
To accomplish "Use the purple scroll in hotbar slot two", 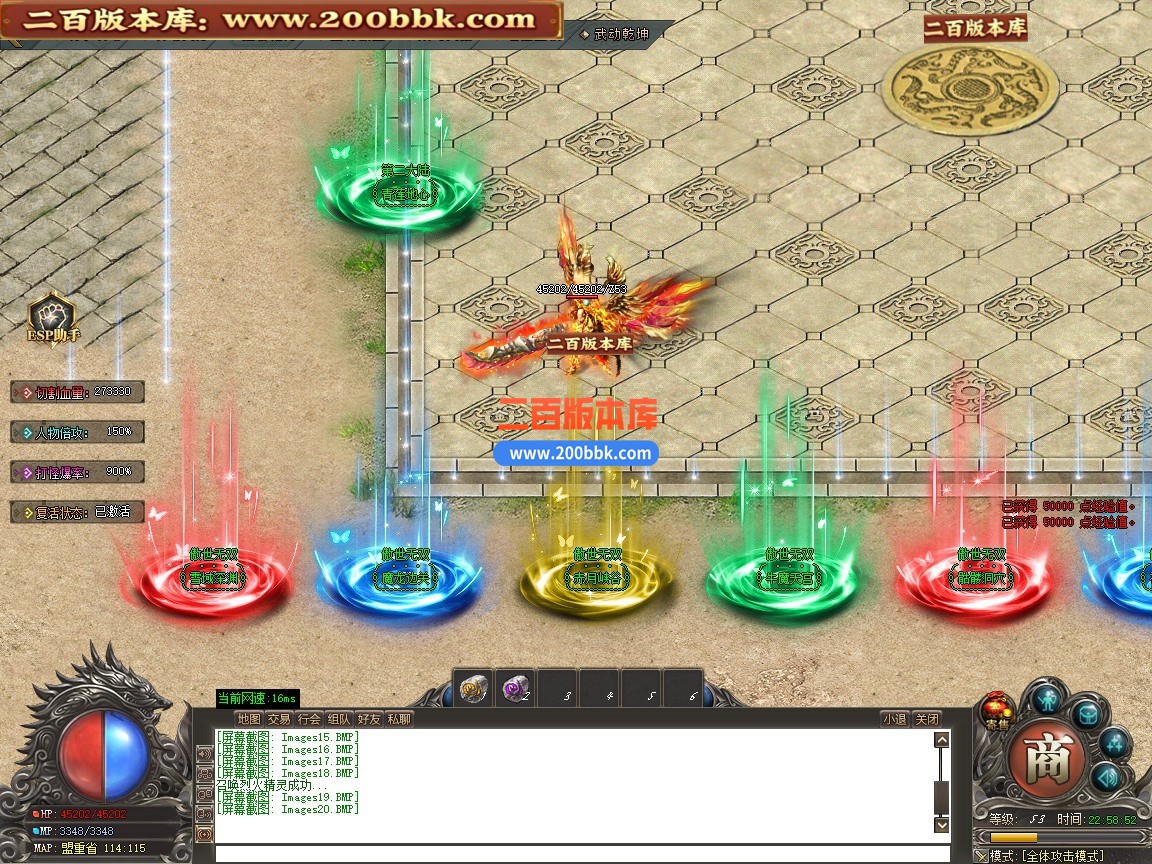I will [516, 689].
